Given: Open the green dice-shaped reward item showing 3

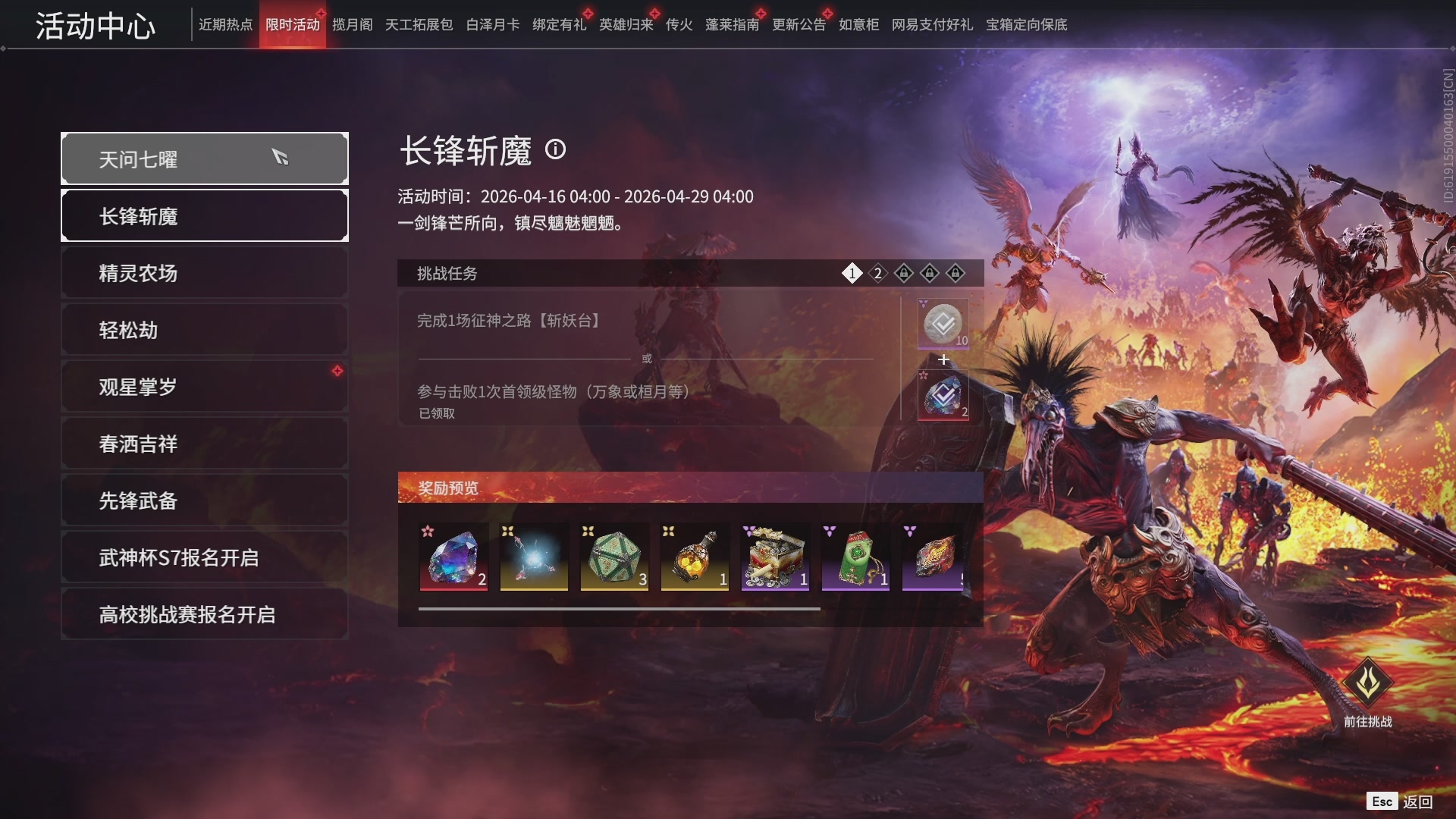Looking at the screenshot, I should [614, 557].
